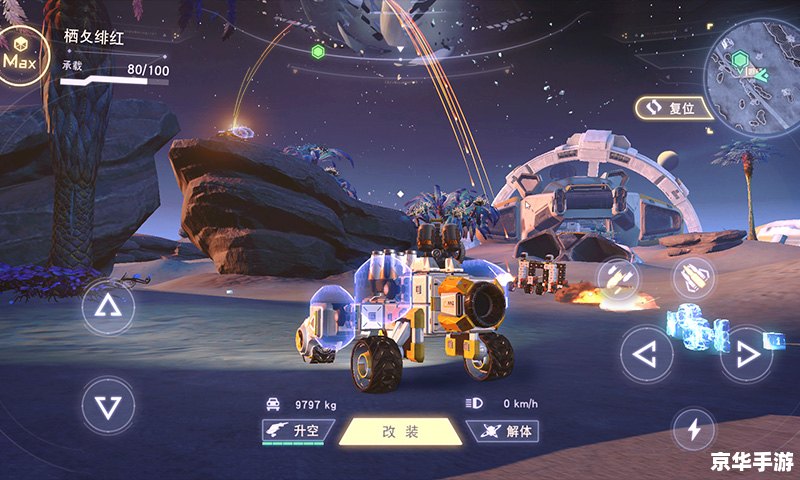
Task: Click the 复位 reset button
Action: 672,107
